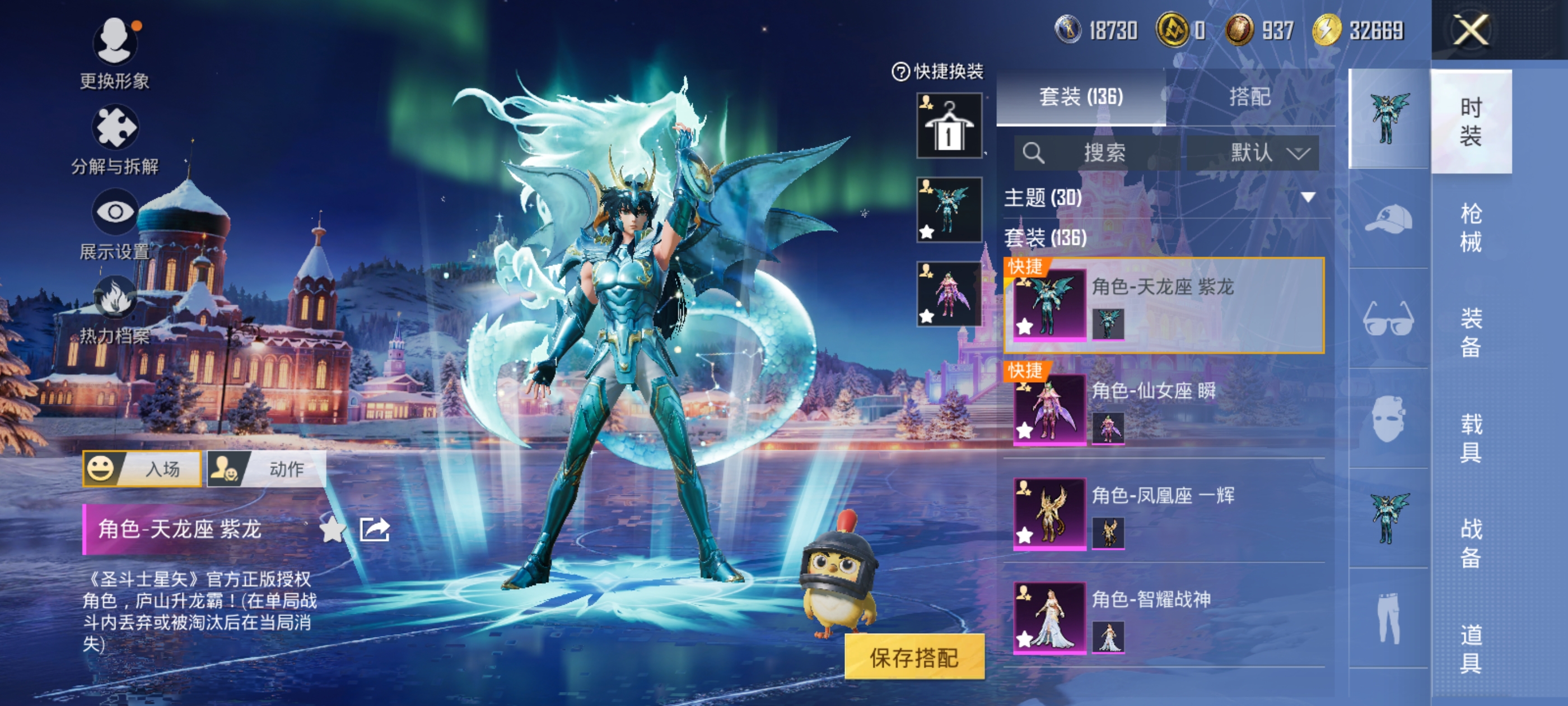
Task: Click the 搜索 search field
Action: [x=1096, y=152]
